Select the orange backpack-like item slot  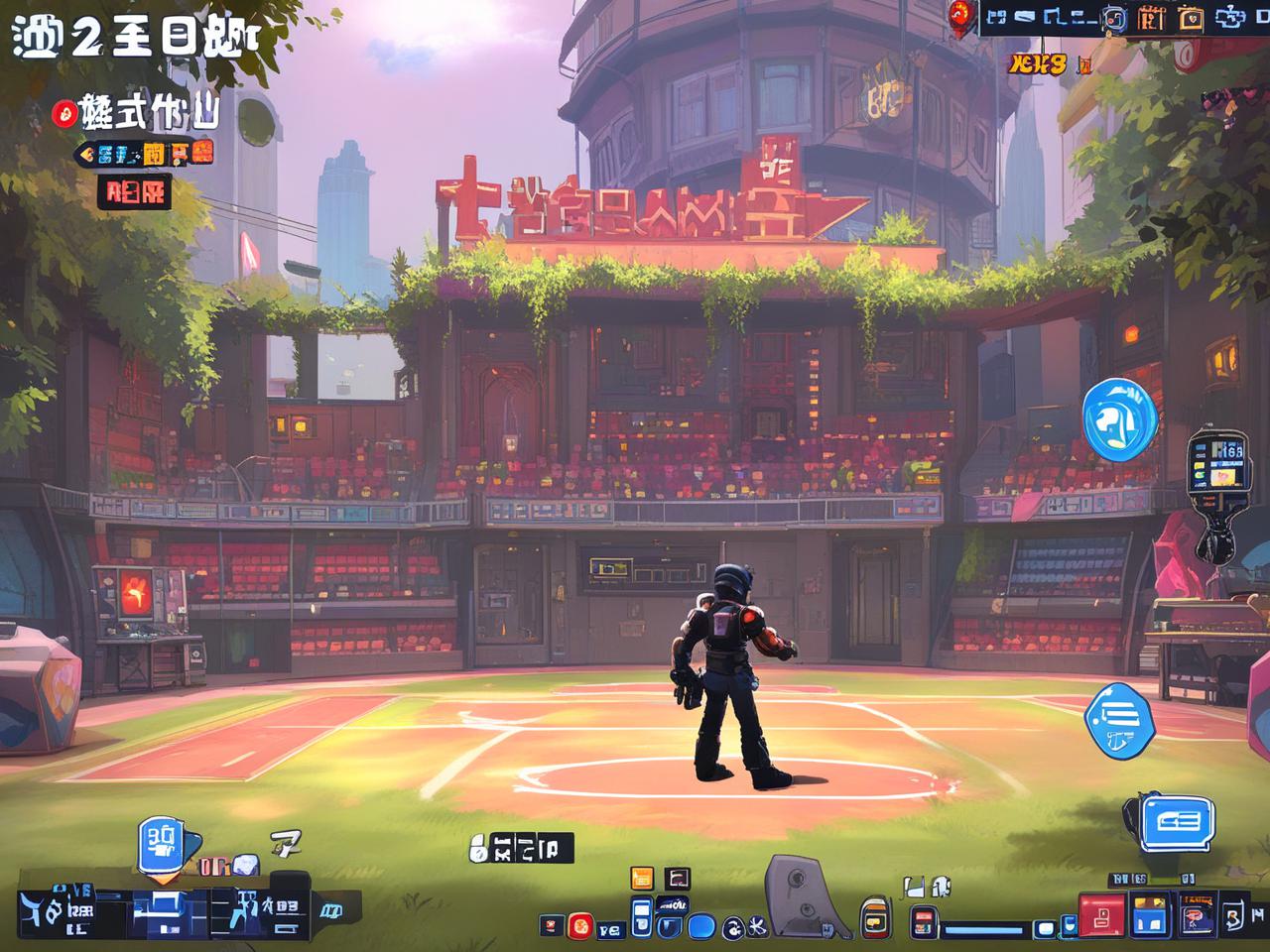pos(874,917)
